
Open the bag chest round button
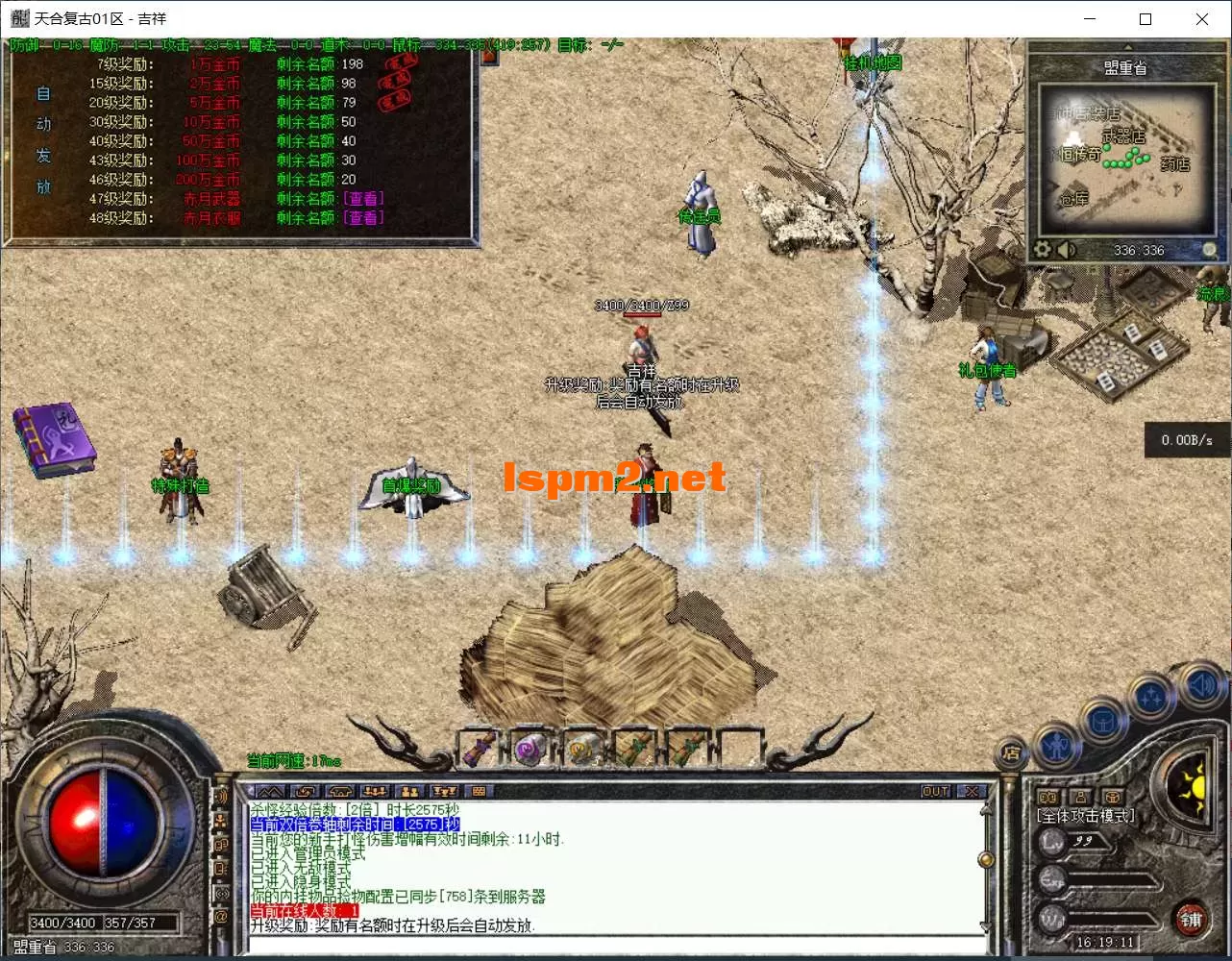click(1102, 722)
